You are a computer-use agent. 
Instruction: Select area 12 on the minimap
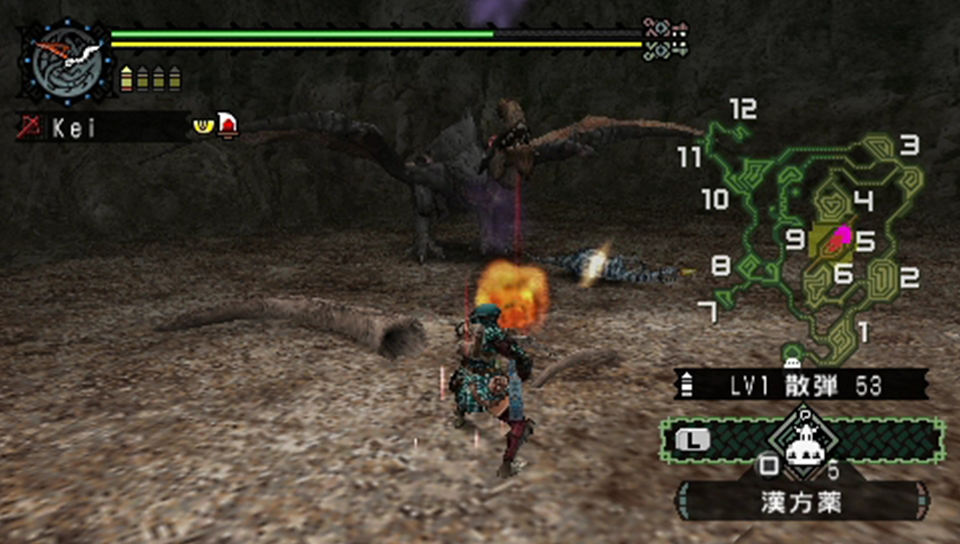(743, 109)
